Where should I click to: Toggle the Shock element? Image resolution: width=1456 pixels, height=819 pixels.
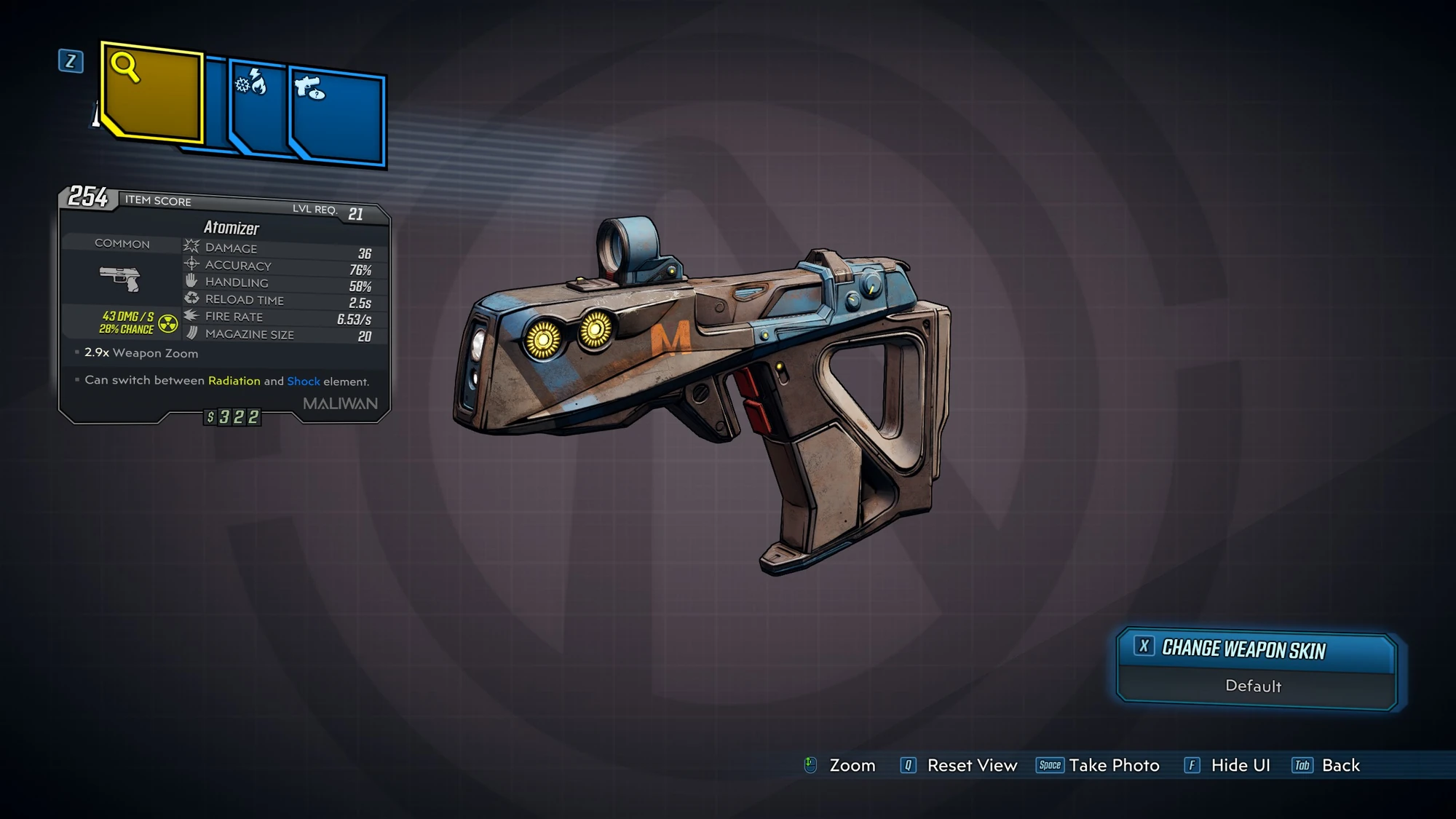coord(304,380)
